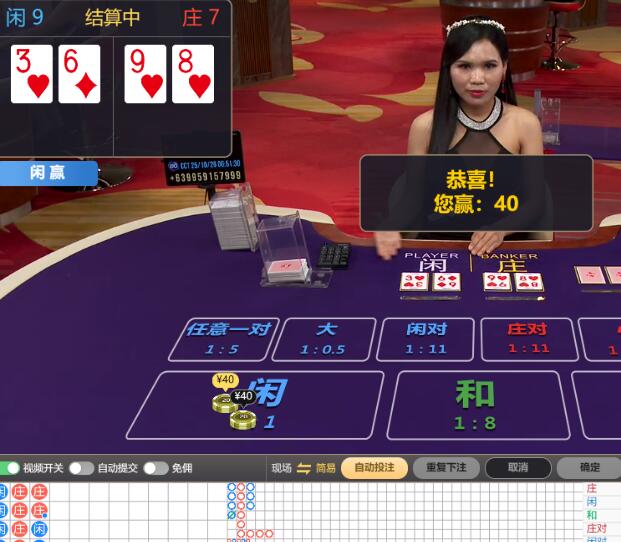The height and width of the screenshot is (542, 621).
Task: Switch between 现场 and 简易 view
Action: [304, 468]
